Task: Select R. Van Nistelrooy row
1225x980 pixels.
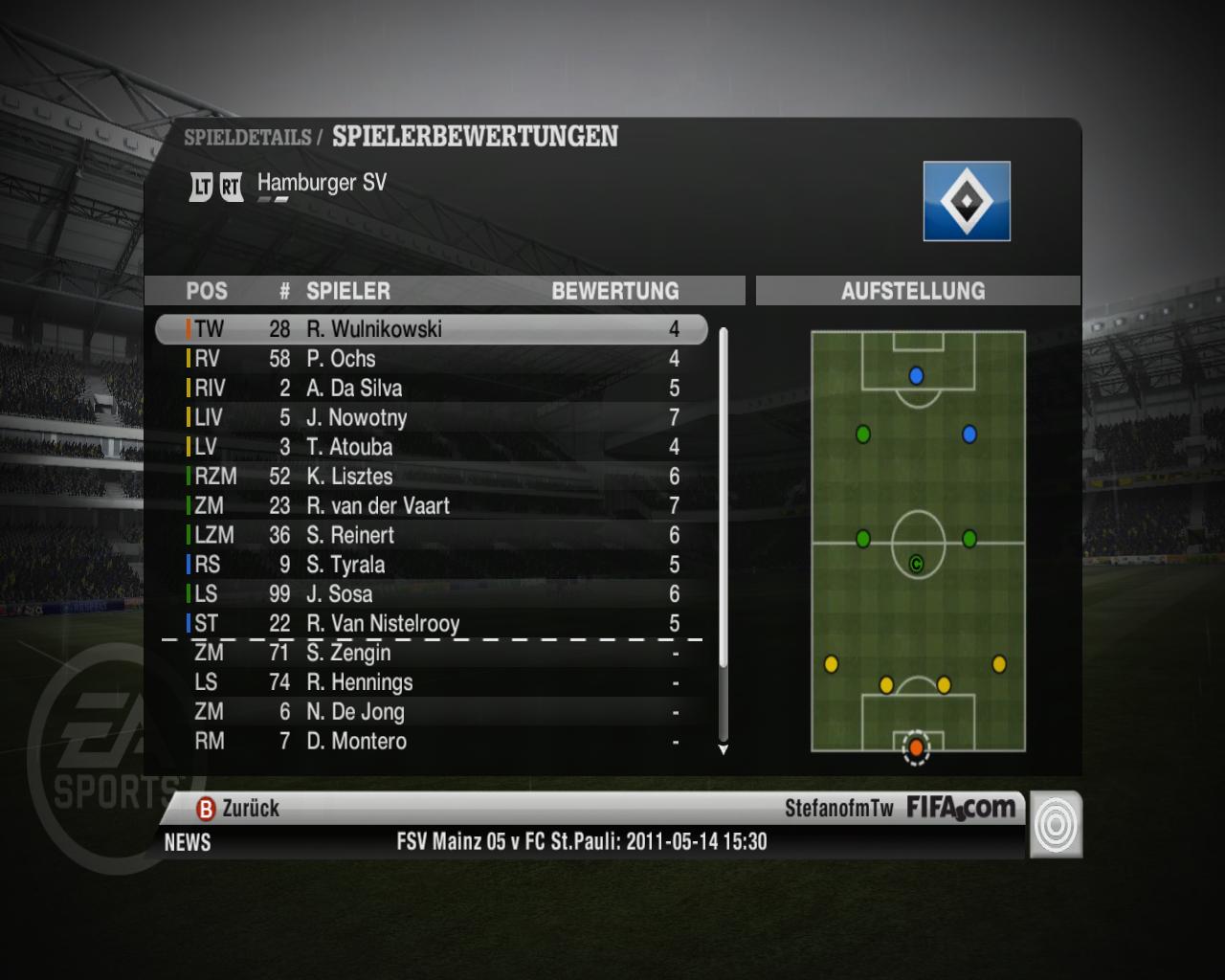Action: click(x=431, y=624)
